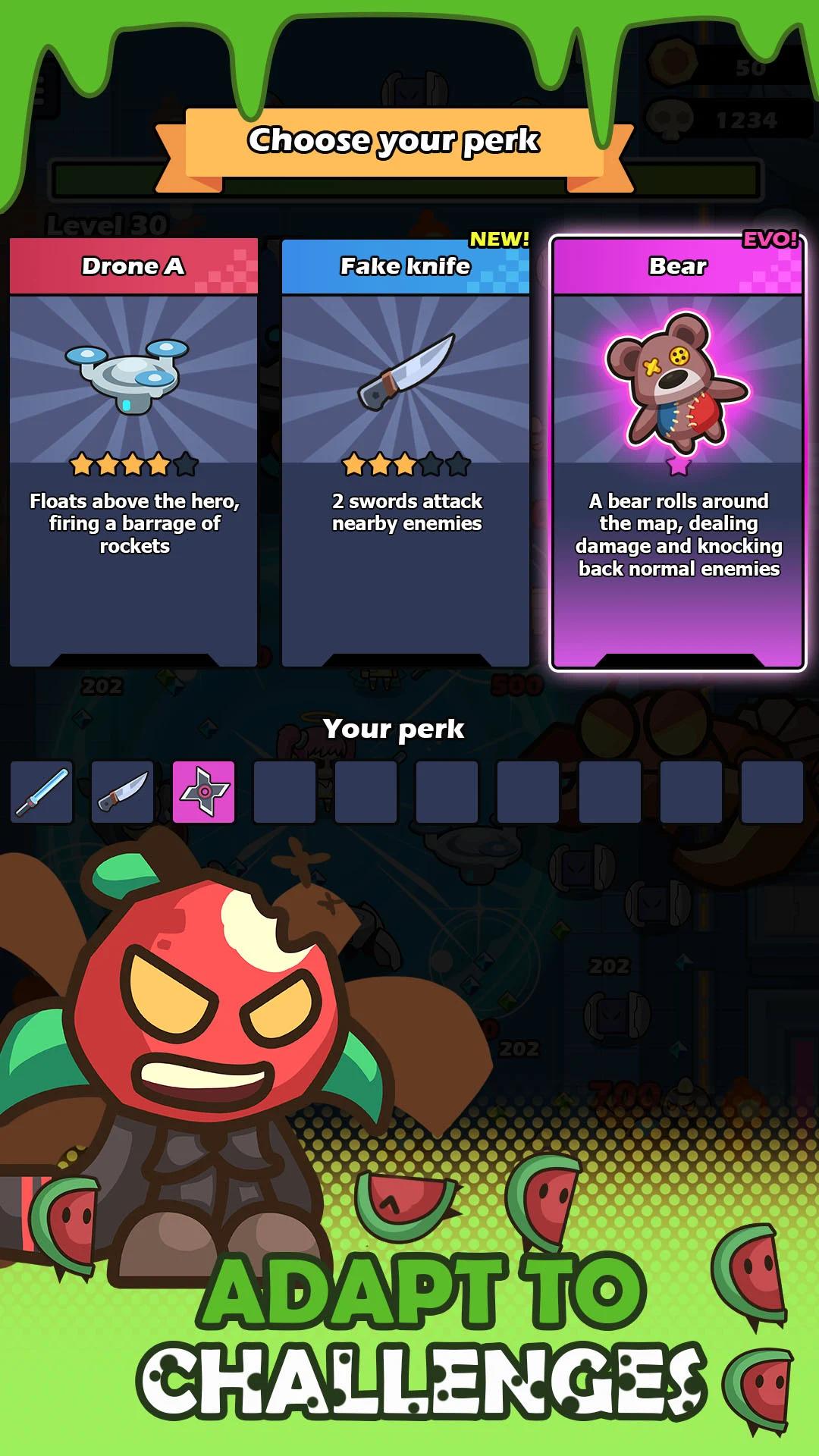Screen dimensions: 819x1456
Task: Choose the Drone A perk card
Action: [x=133, y=453]
